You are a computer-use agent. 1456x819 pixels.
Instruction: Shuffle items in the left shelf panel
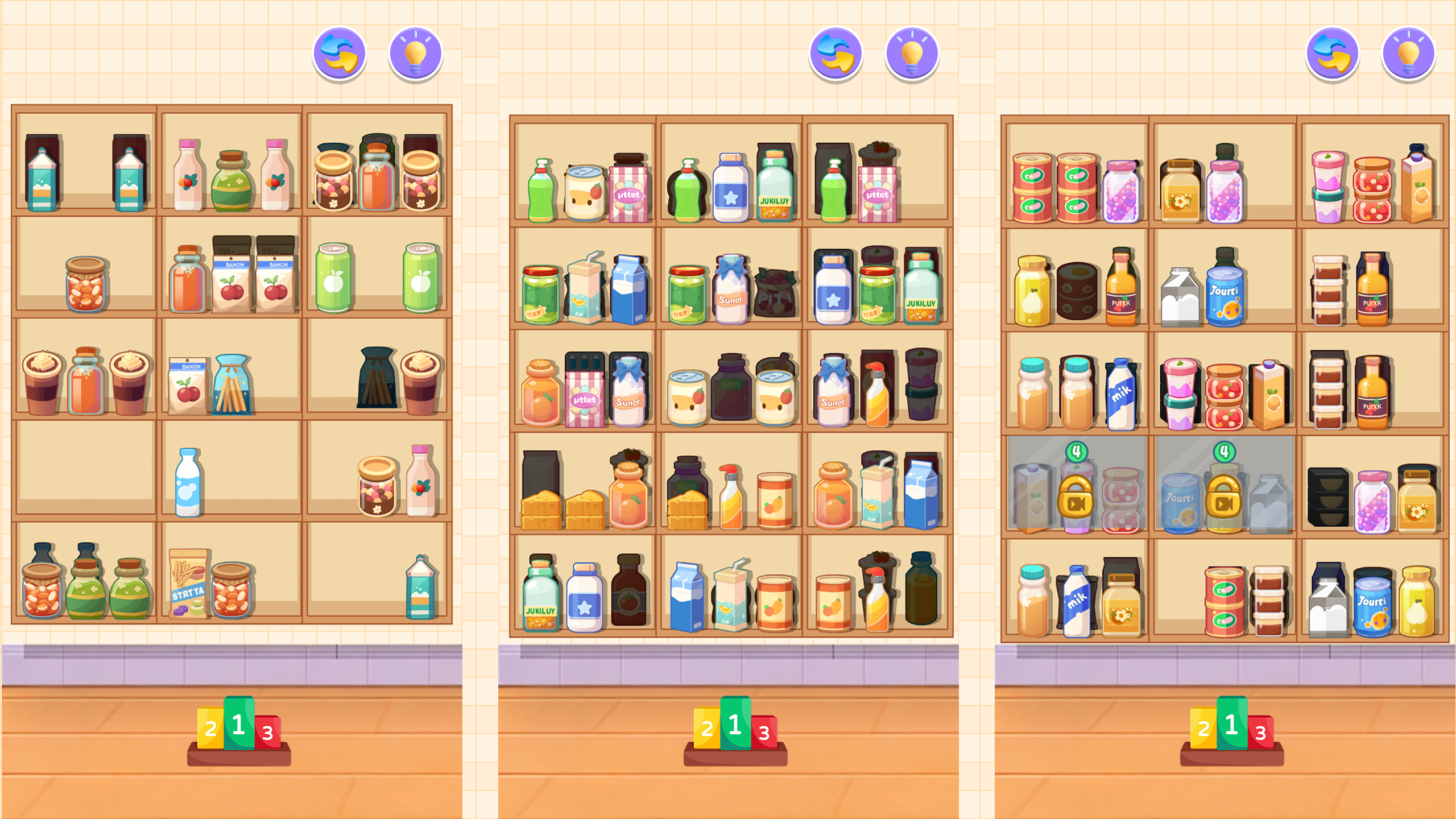pyautogui.click(x=338, y=54)
